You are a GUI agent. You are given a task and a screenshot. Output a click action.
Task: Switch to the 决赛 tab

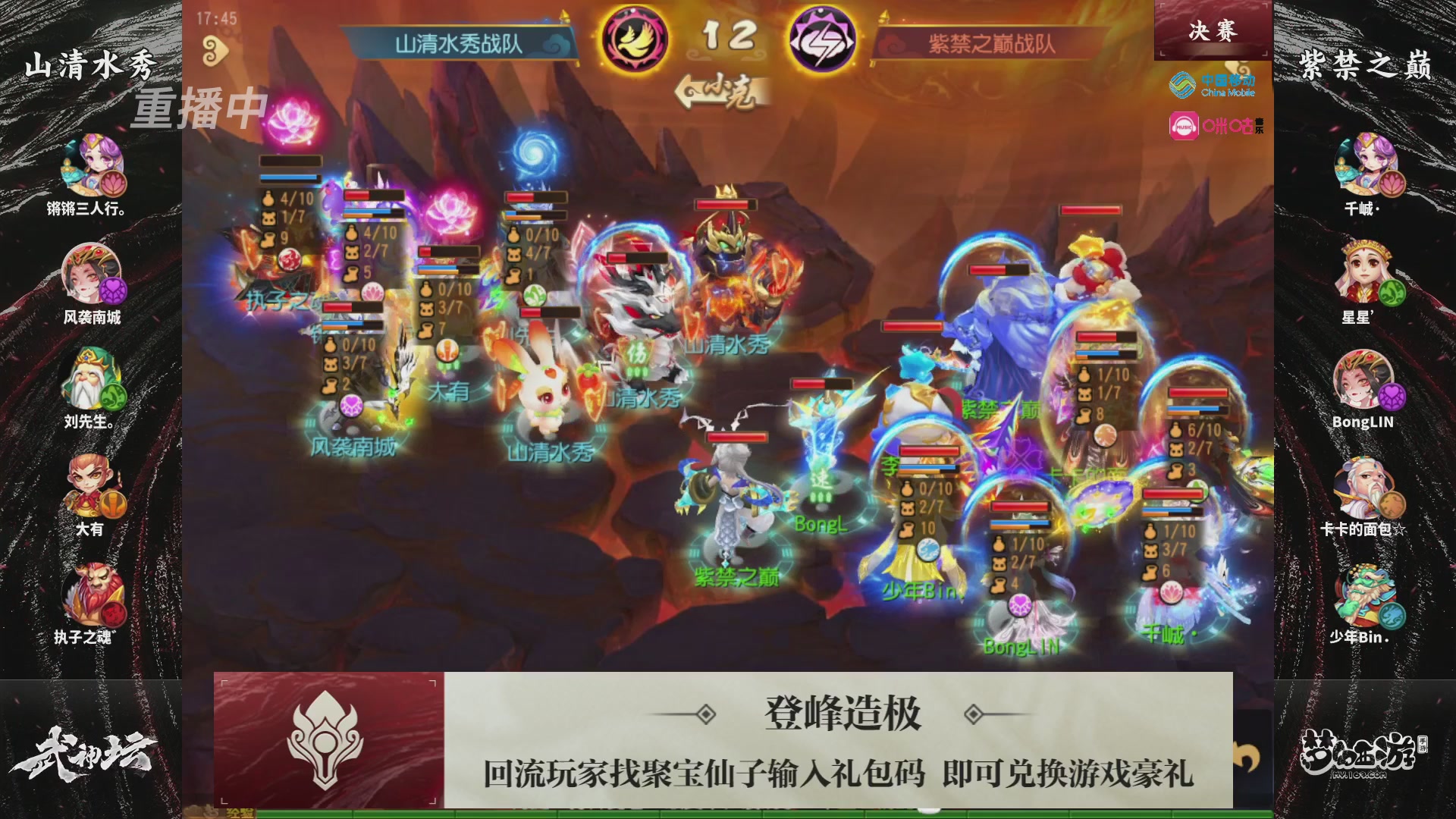(1213, 32)
